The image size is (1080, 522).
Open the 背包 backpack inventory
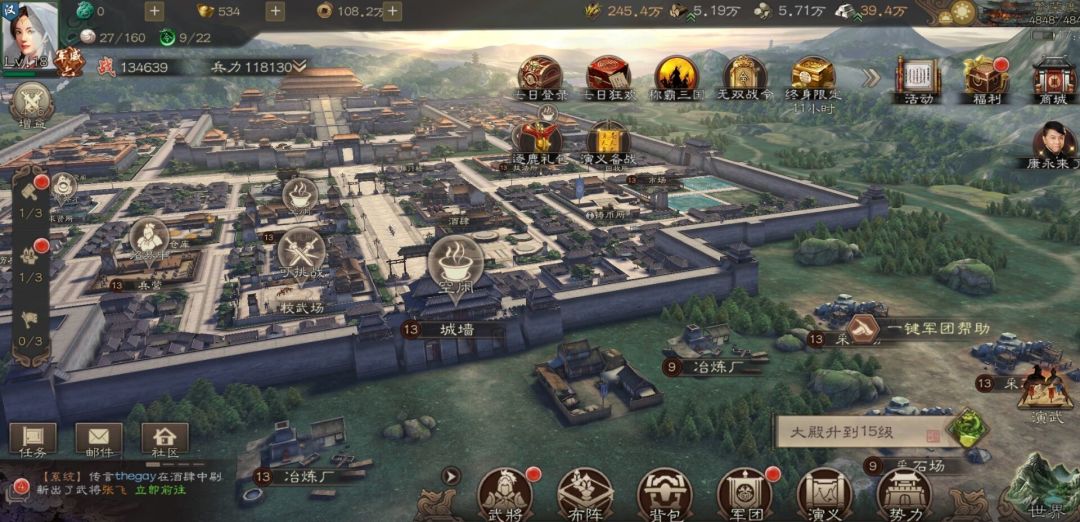664,493
